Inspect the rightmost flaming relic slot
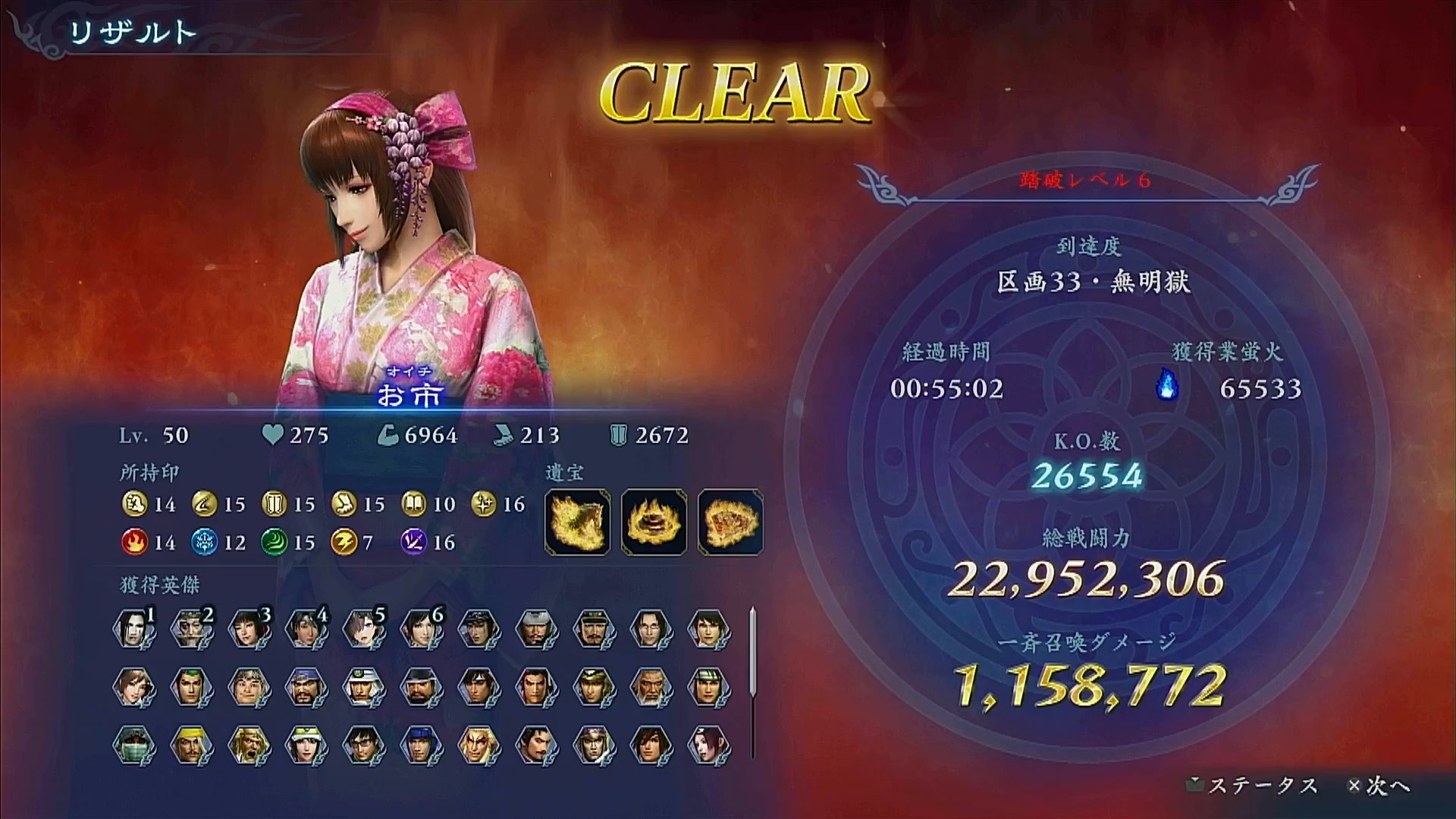The width and height of the screenshot is (1456, 819). (730, 522)
